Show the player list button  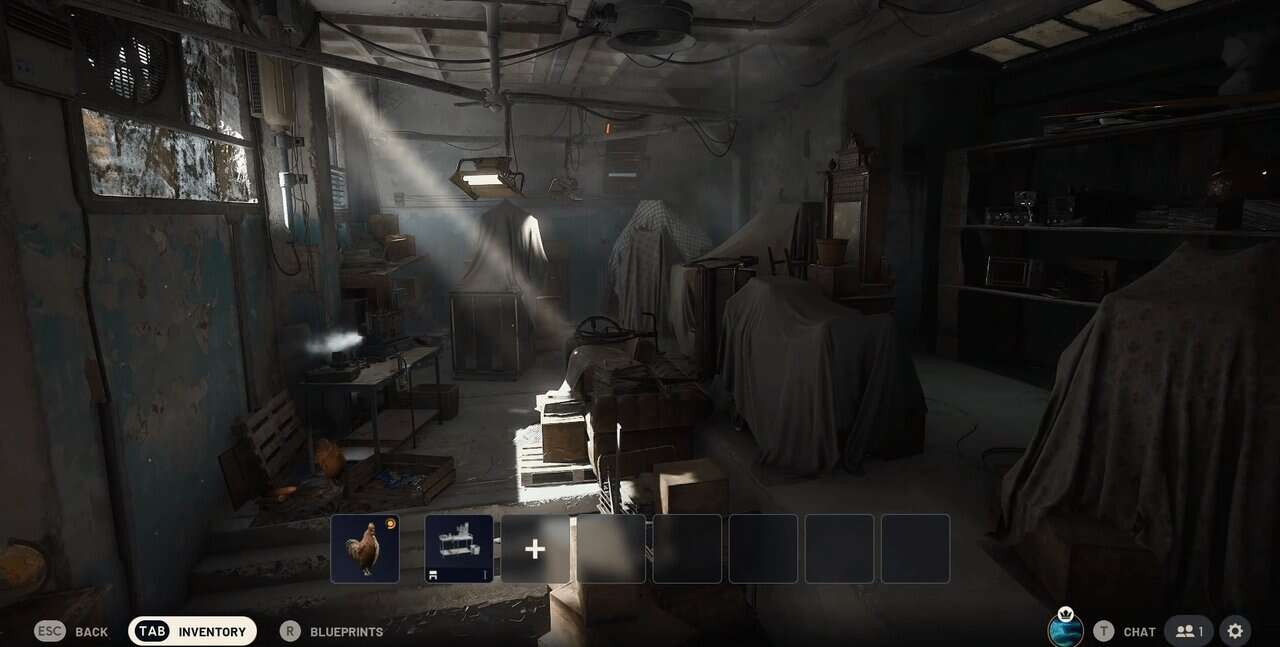click(x=1189, y=631)
